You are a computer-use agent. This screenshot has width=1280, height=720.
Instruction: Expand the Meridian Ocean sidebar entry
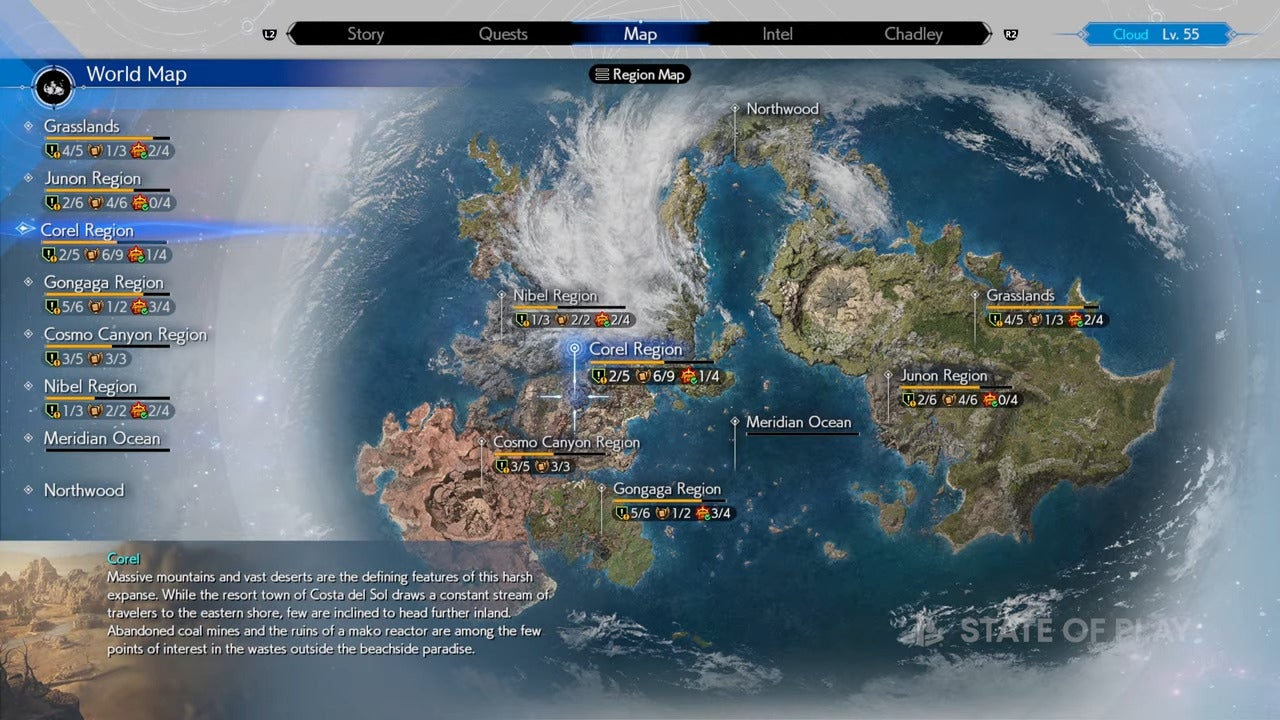coord(104,439)
